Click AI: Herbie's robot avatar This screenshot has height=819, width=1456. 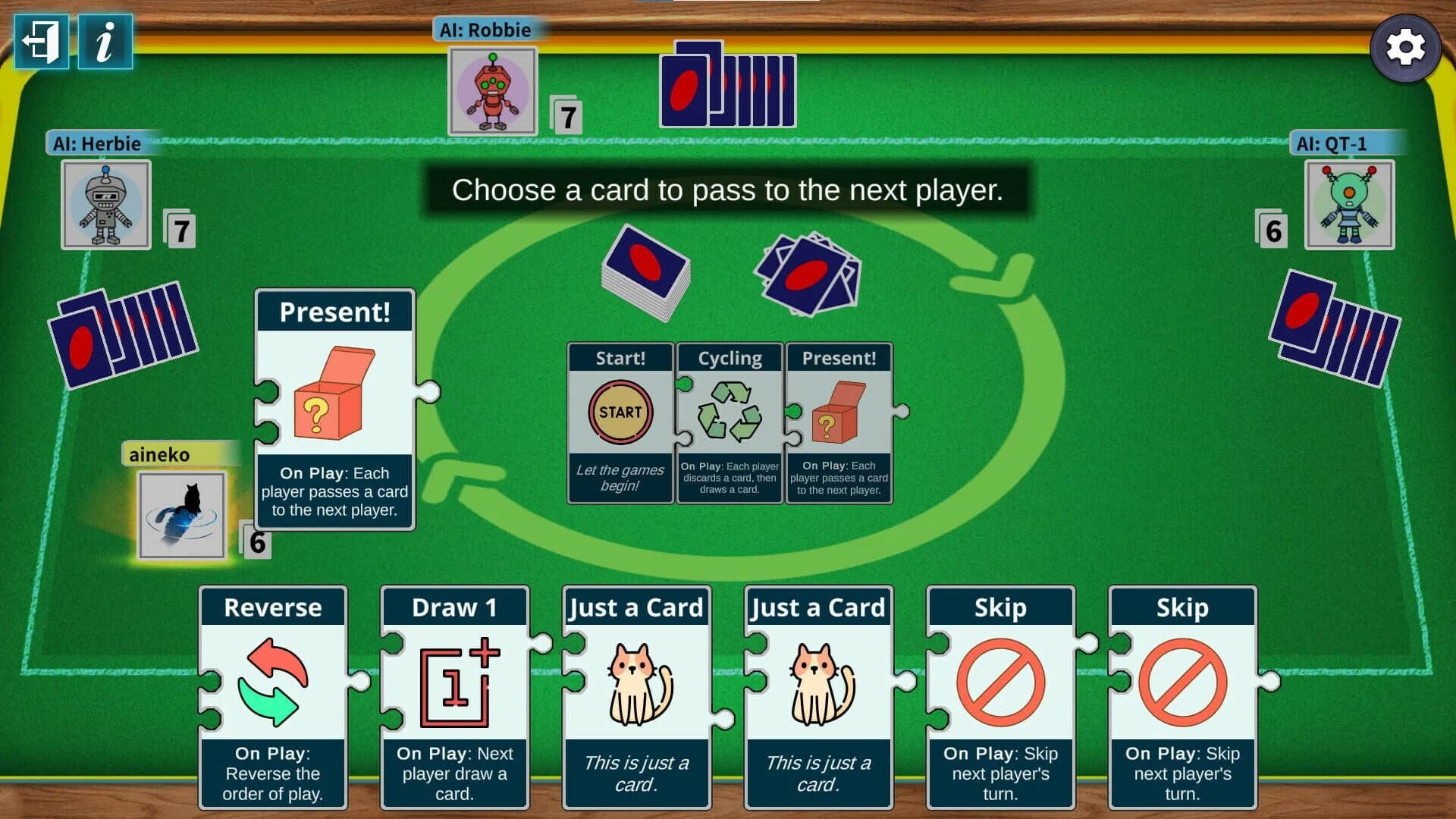tap(106, 205)
